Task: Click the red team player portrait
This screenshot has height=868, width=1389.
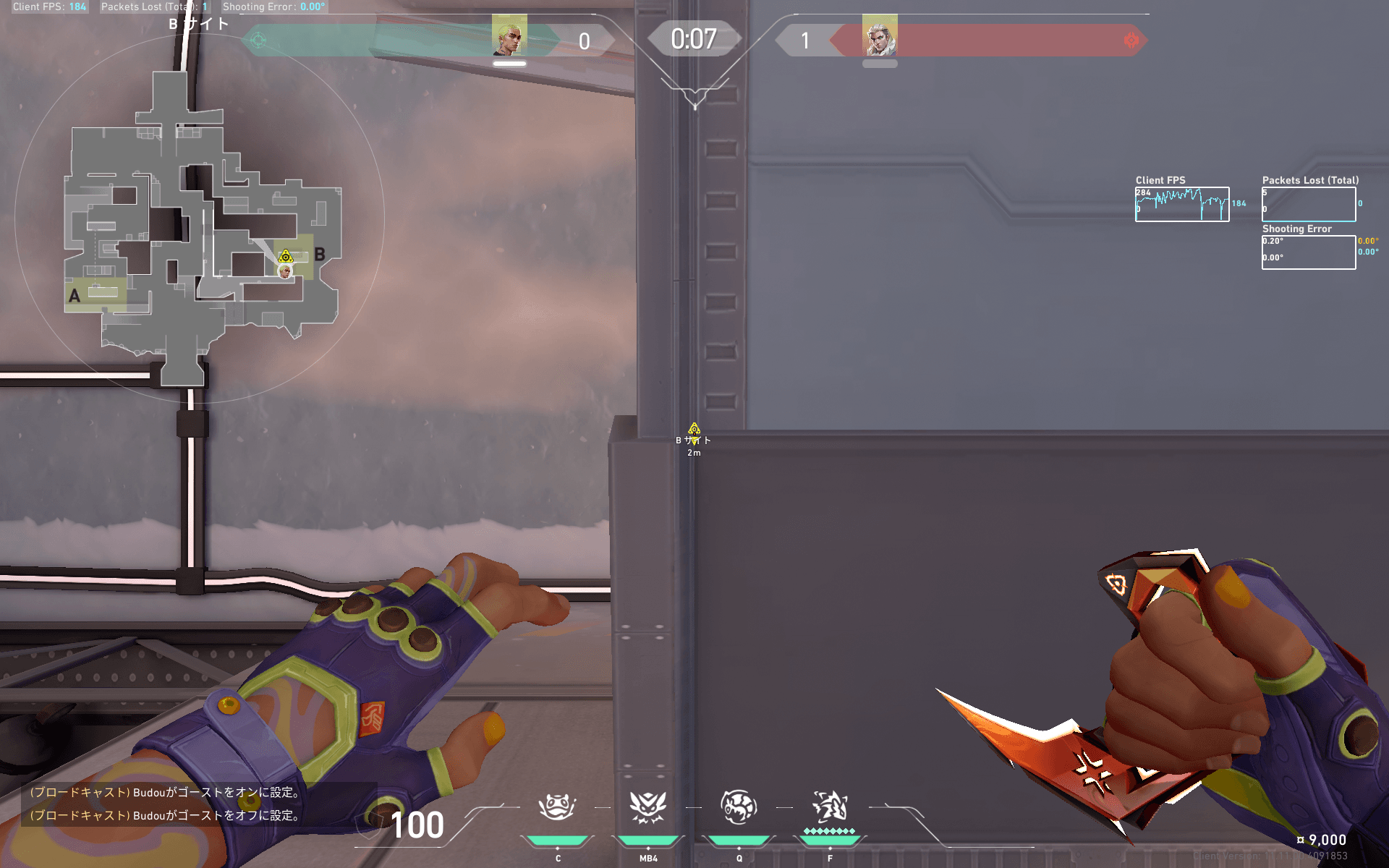Action: coord(880,36)
